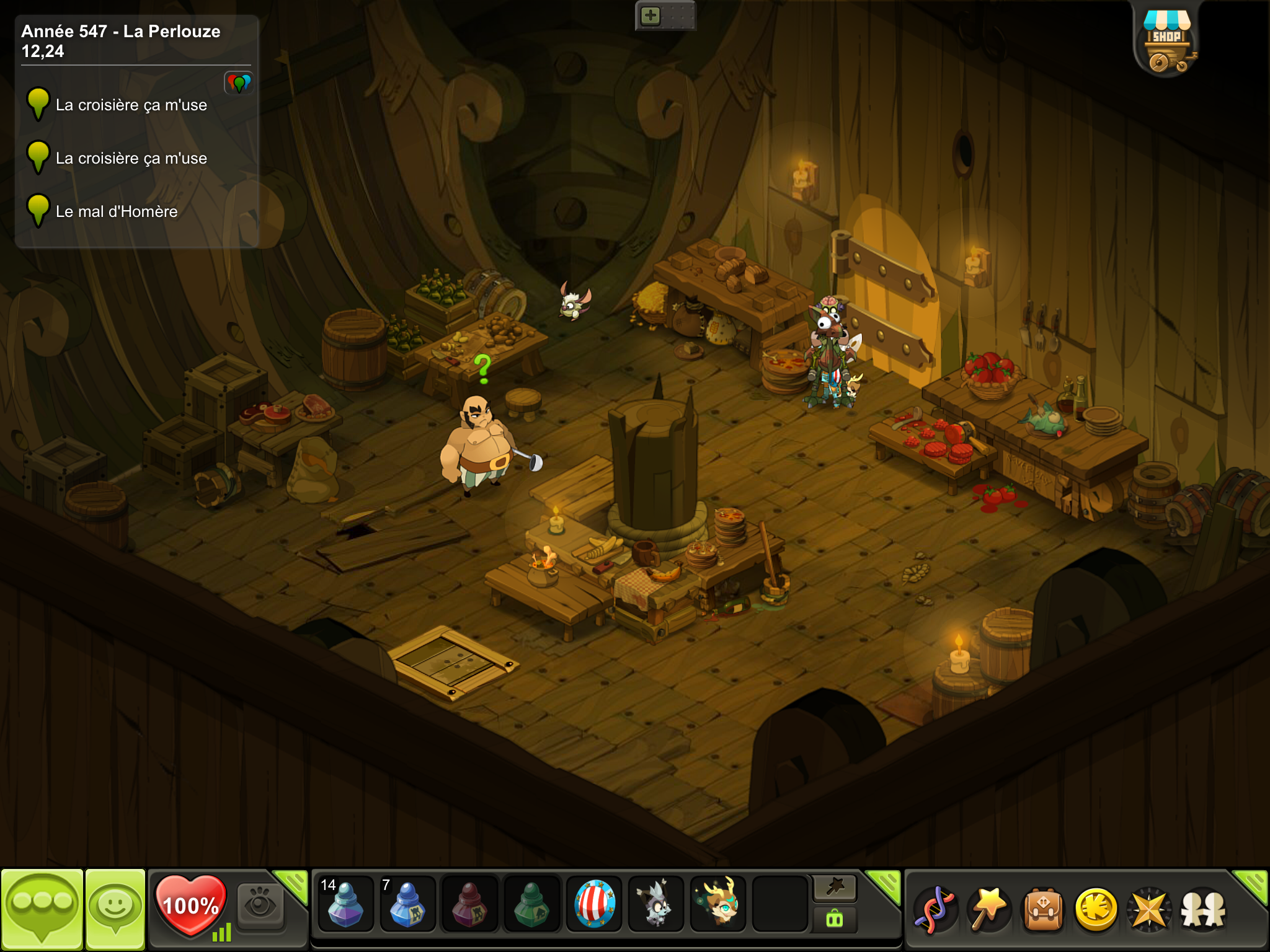Select the Le mal d'Homère quest entry

[117, 212]
